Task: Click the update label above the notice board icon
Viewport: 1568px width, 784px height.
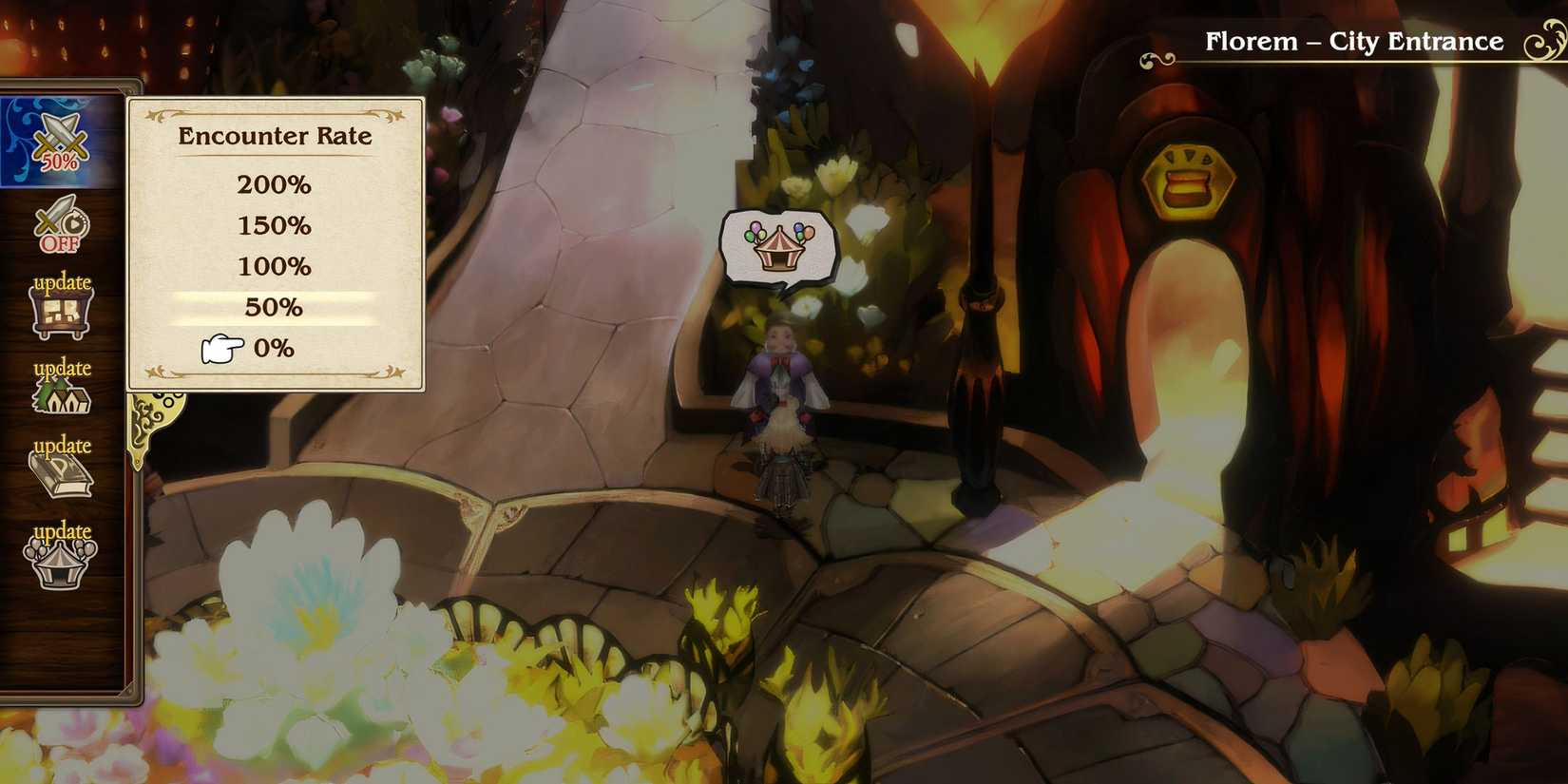Action: [x=60, y=282]
